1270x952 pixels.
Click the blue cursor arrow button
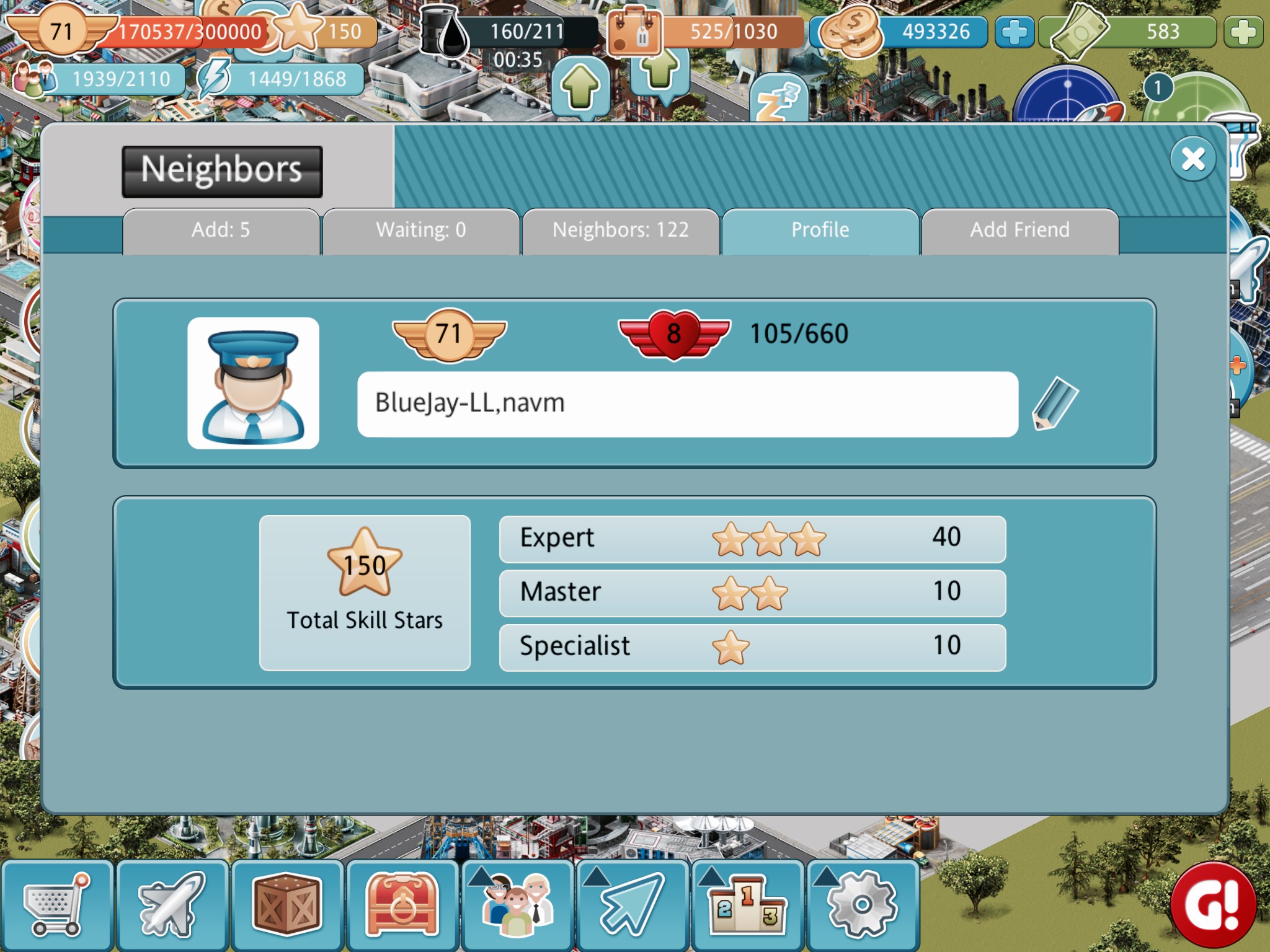[633, 905]
